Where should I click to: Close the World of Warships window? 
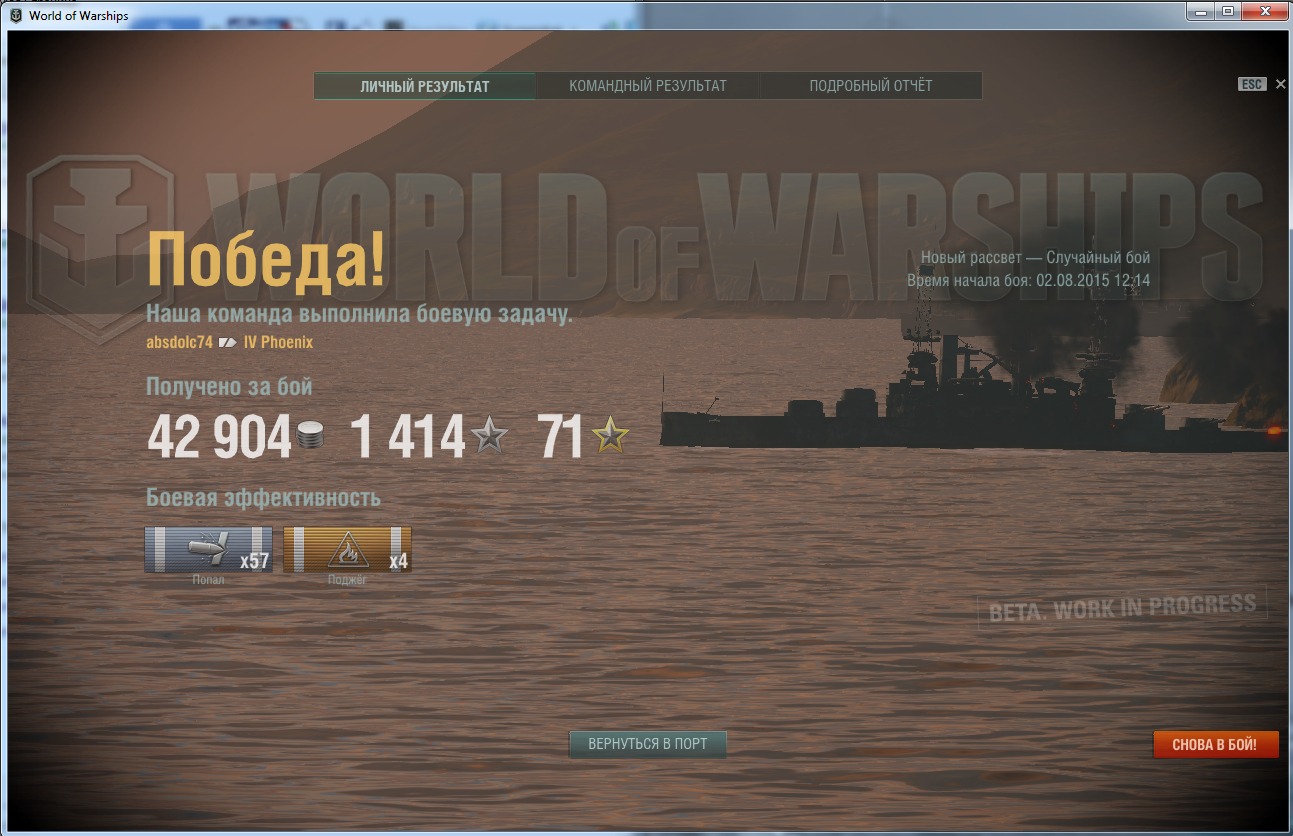pyautogui.click(x=1263, y=11)
